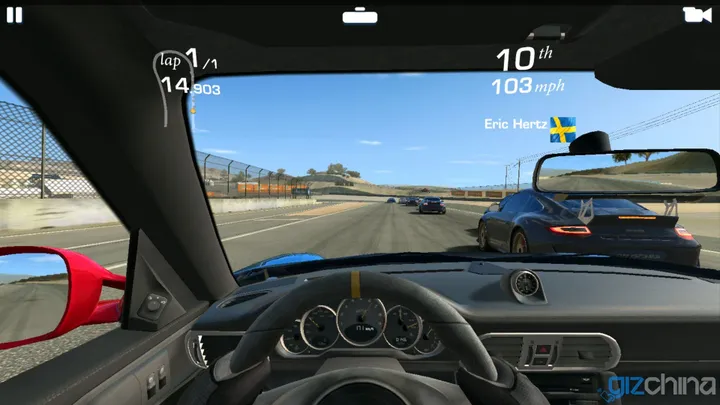
Task: Pause the race
Action: pyautogui.click(x=14, y=14)
